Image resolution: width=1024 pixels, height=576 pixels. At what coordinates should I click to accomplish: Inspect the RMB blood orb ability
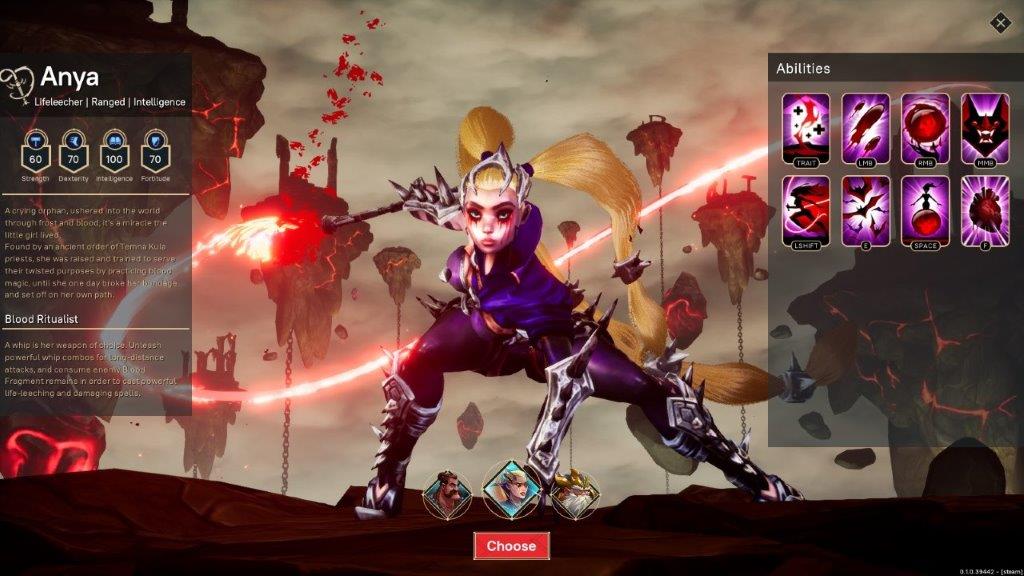pyautogui.click(x=925, y=127)
